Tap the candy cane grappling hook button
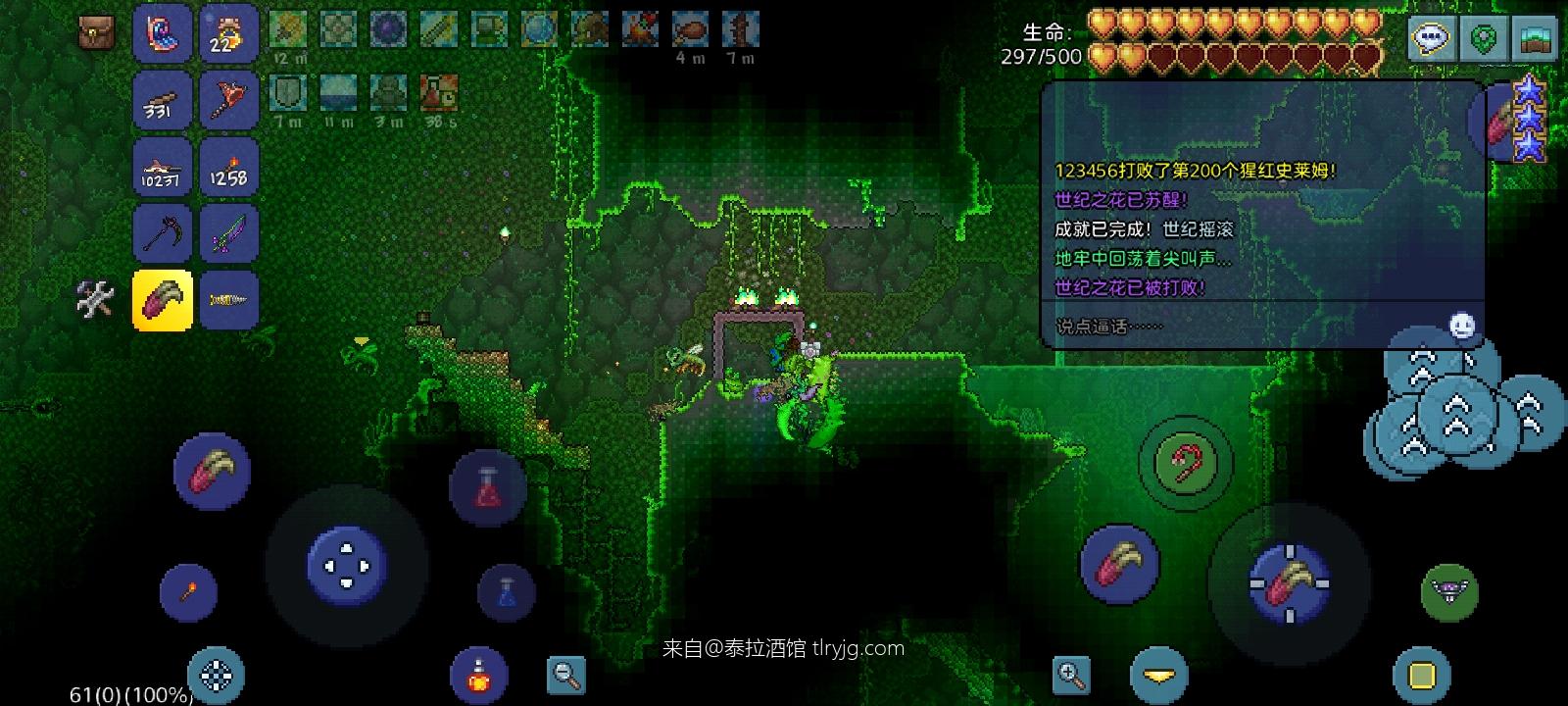 [1185, 463]
